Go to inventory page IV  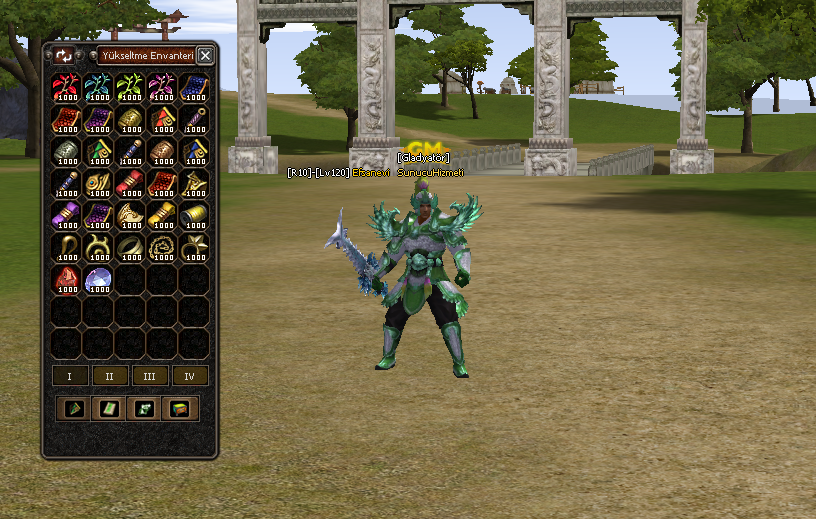point(189,376)
